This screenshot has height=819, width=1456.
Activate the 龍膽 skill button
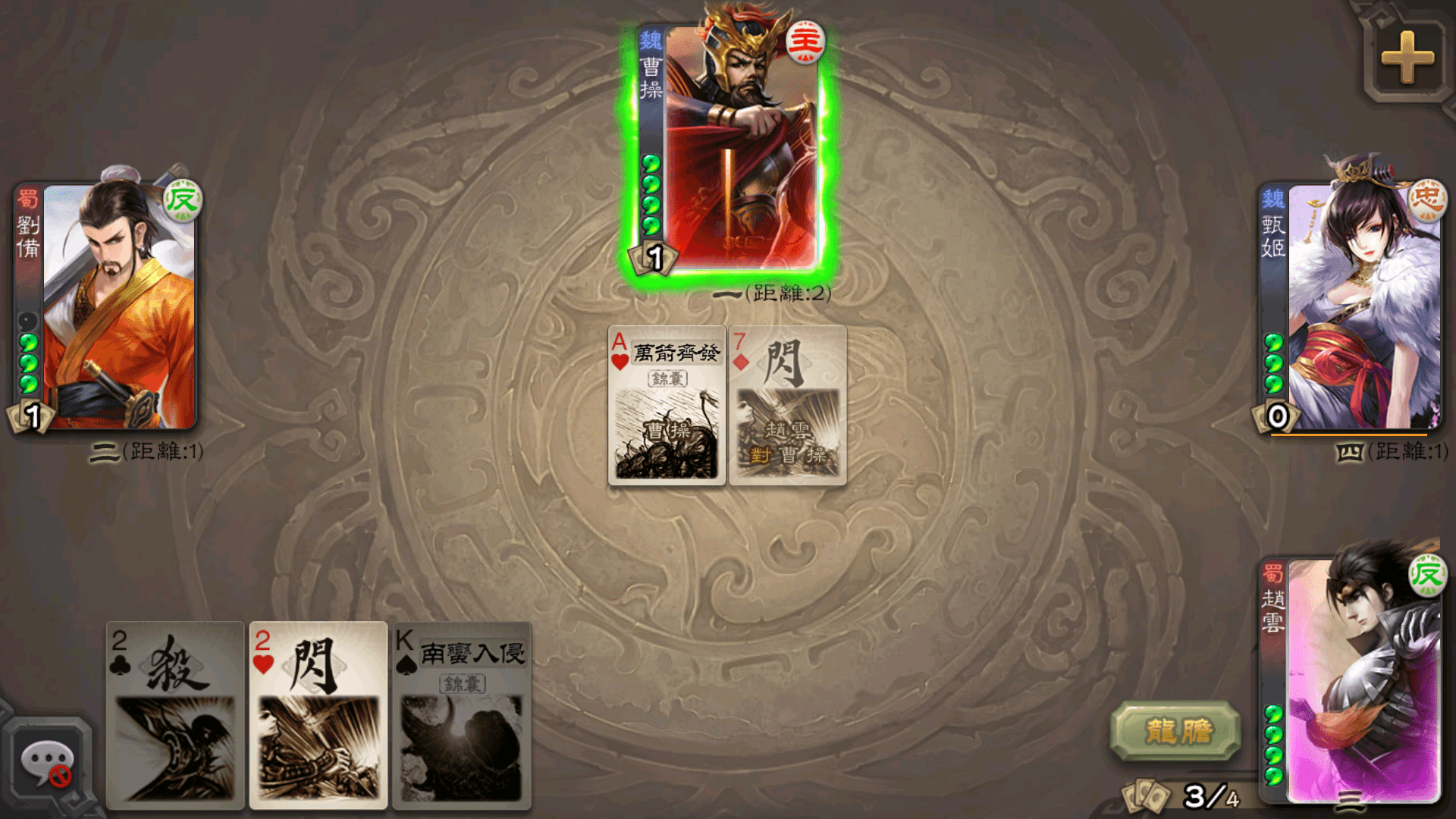click(1175, 731)
